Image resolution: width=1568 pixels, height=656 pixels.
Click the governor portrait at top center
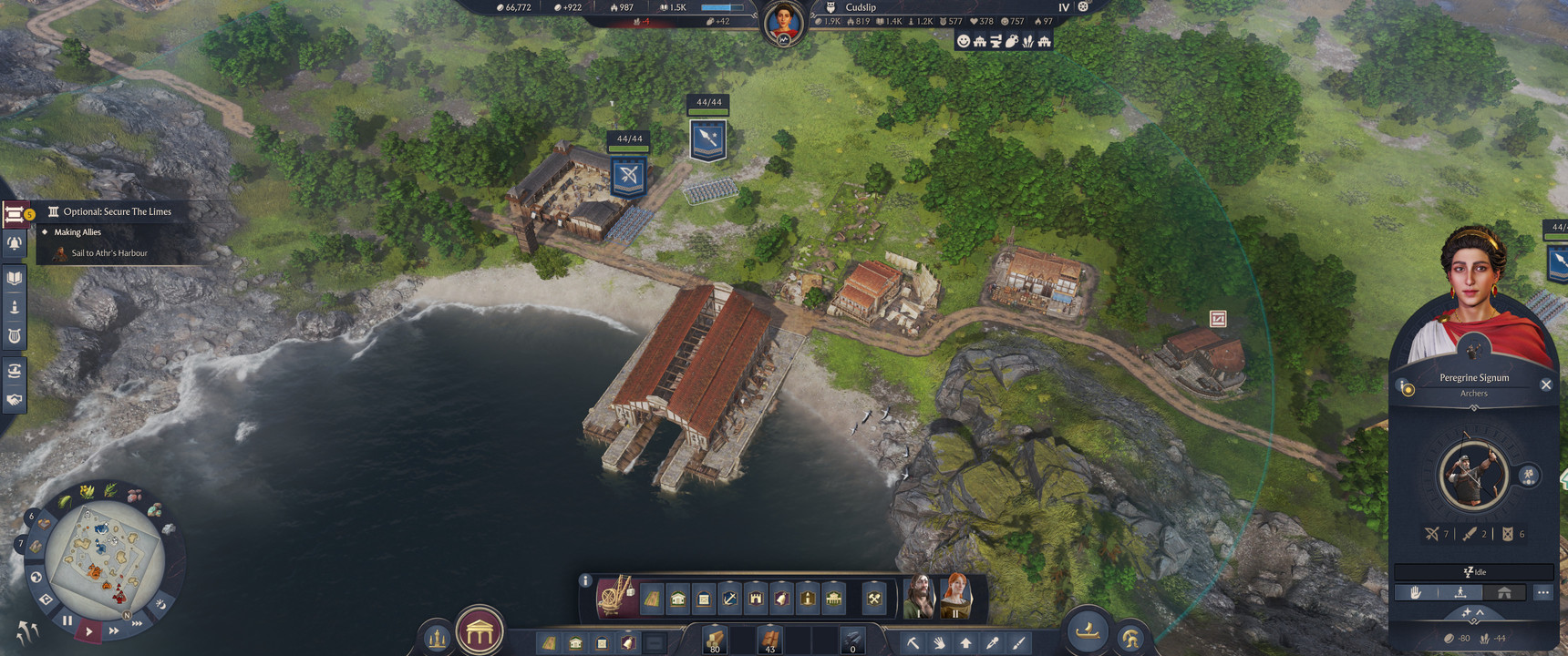pyautogui.click(x=784, y=22)
